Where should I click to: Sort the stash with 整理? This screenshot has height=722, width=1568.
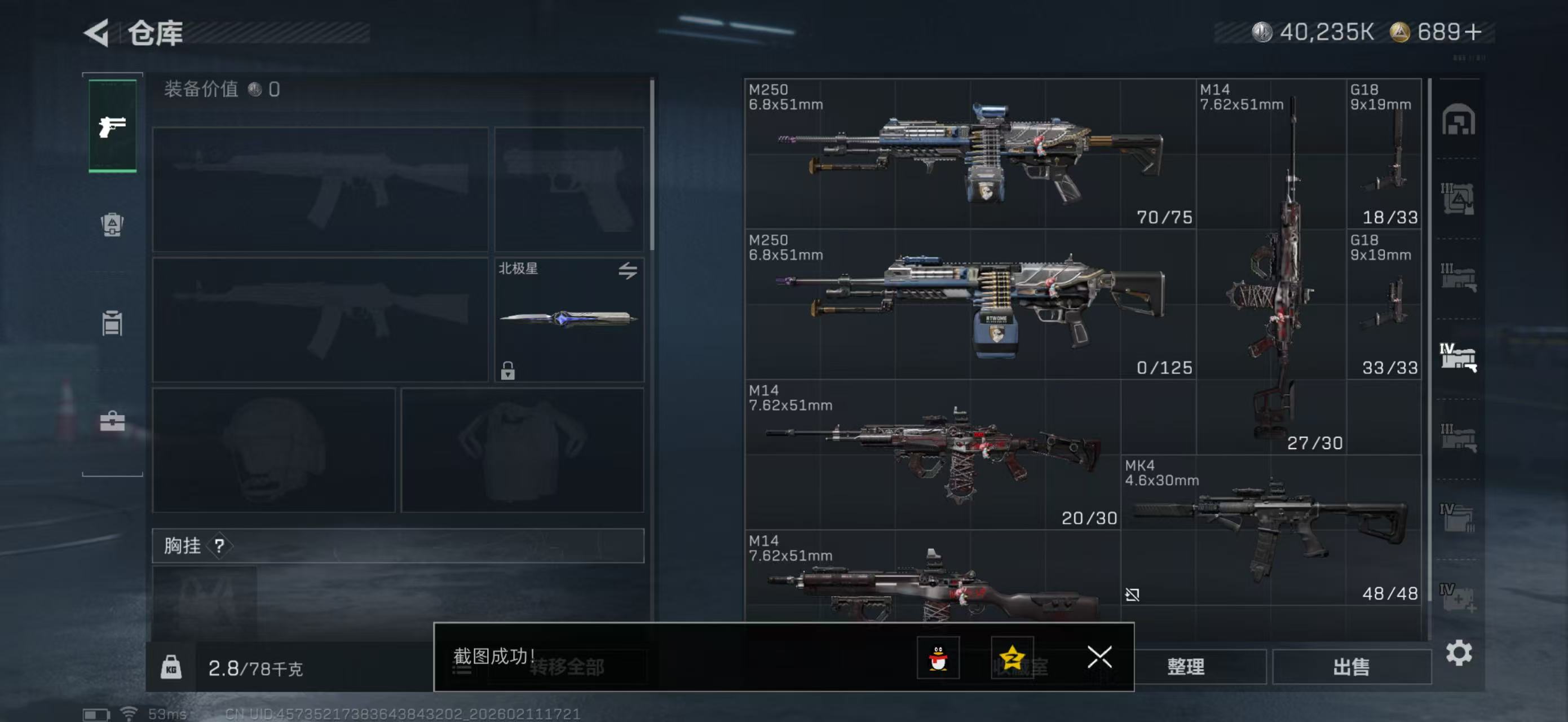point(1186,667)
